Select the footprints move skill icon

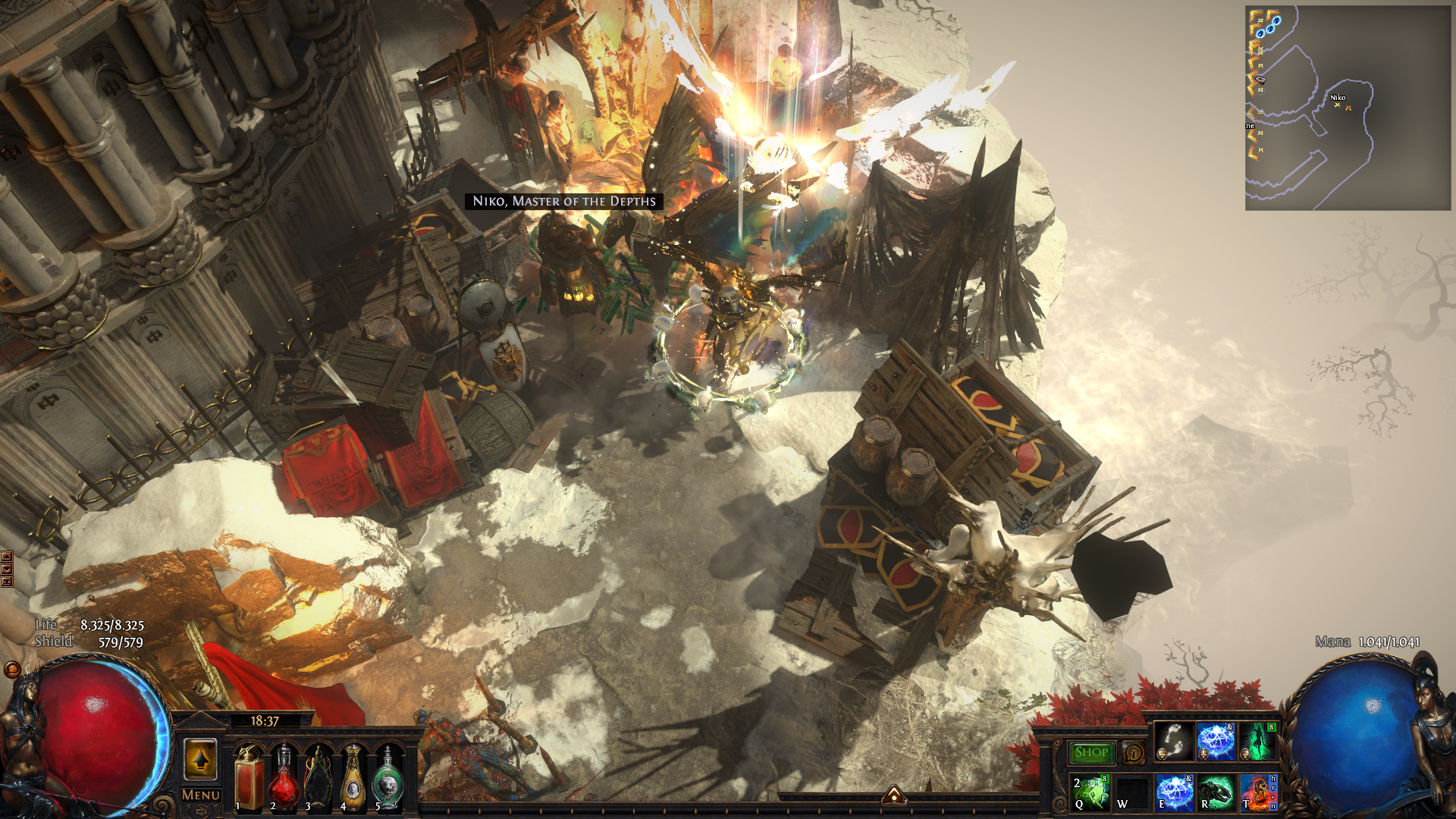click(x=1174, y=741)
